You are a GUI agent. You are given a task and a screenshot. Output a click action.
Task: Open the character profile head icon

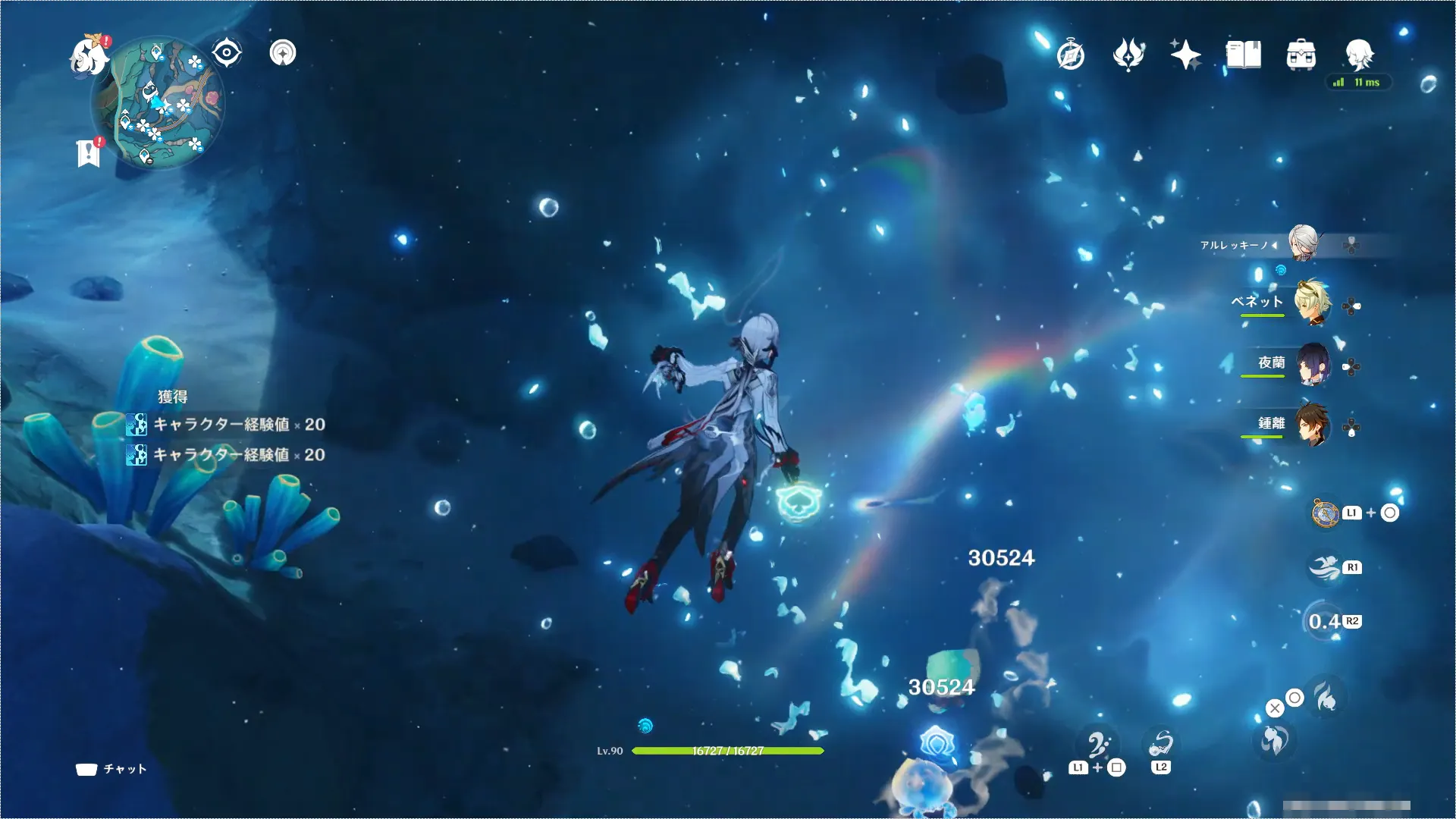[1359, 54]
